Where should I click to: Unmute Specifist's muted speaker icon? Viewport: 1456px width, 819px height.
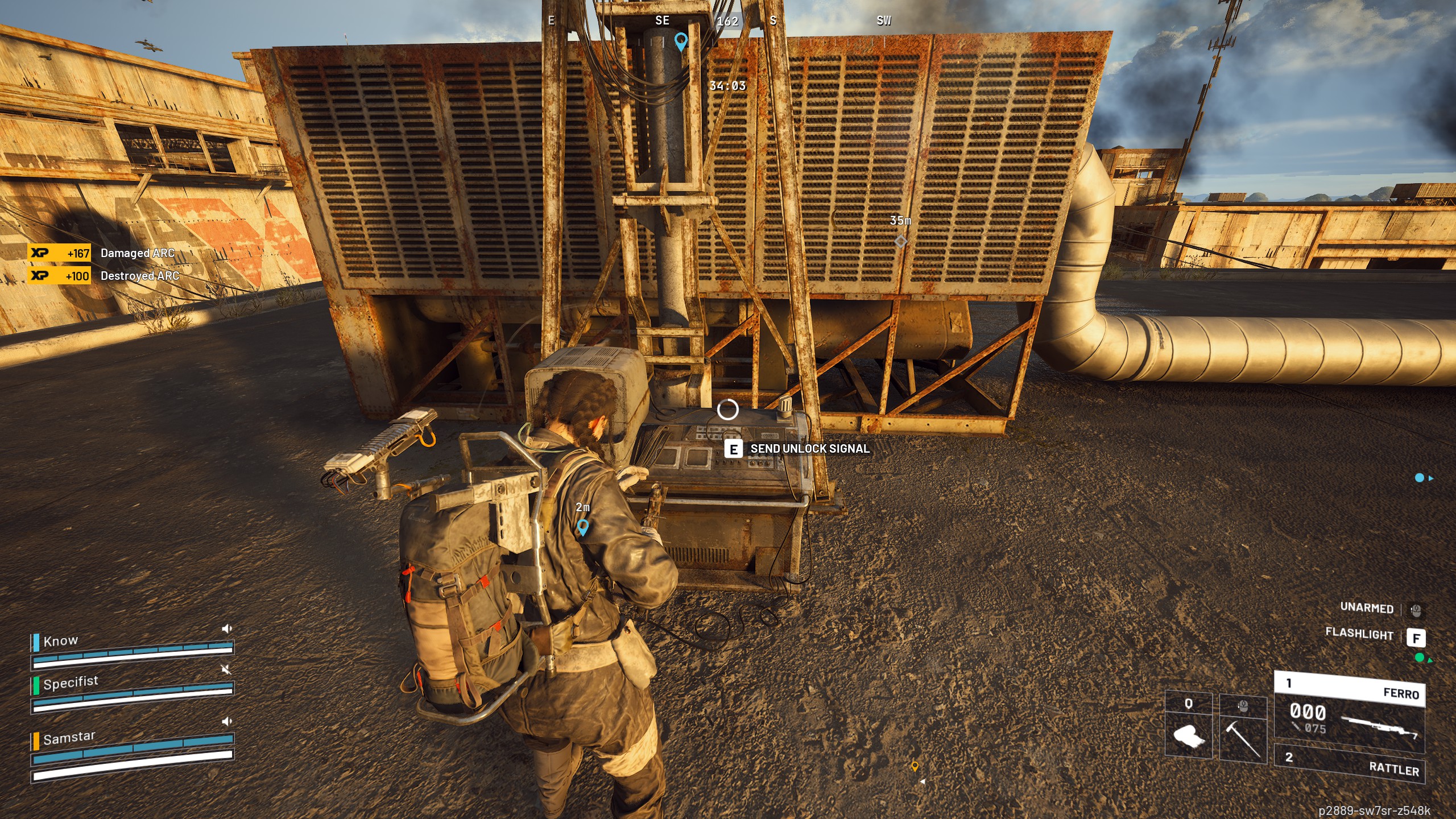(x=226, y=669)
